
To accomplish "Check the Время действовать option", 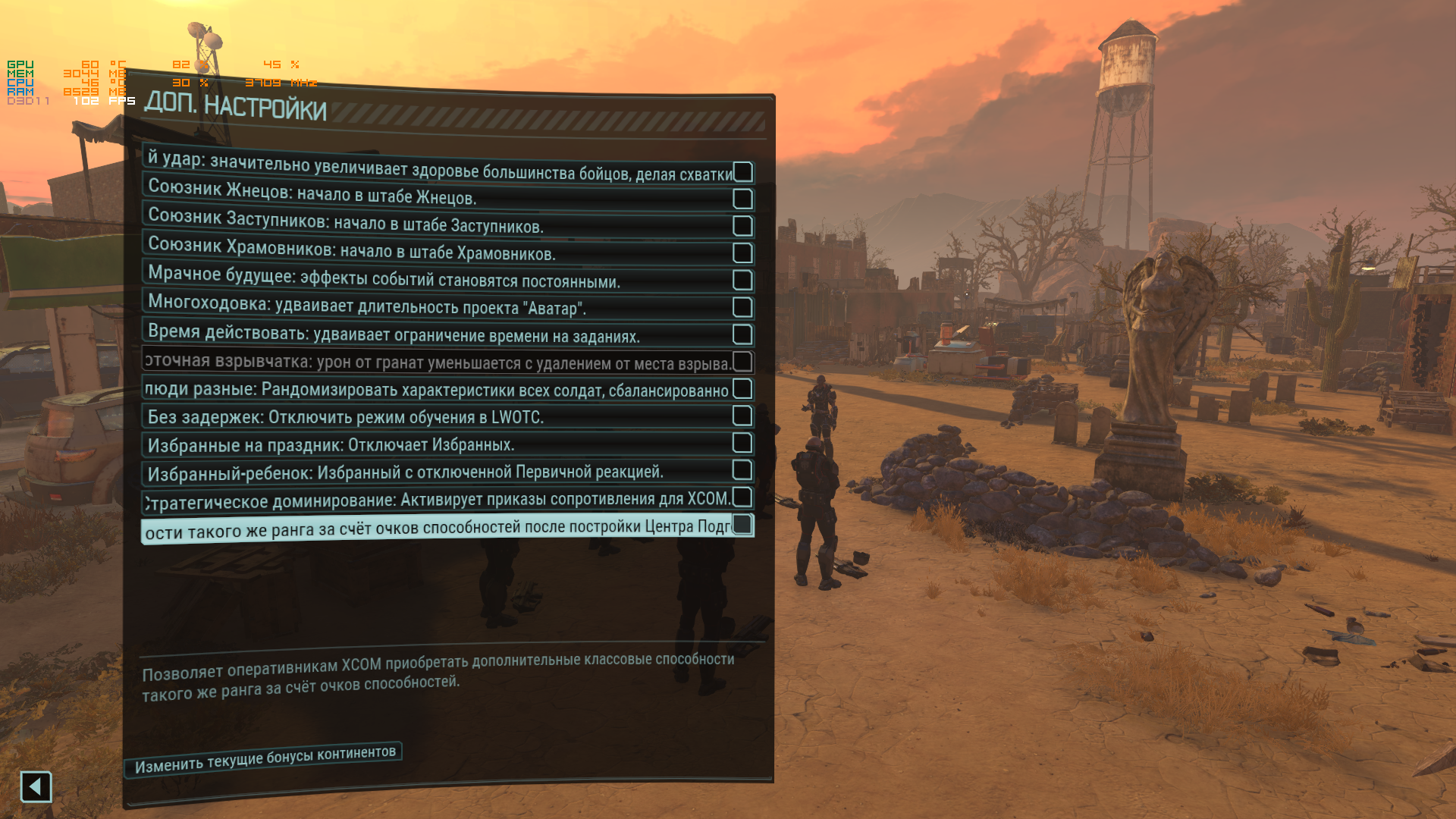I will (742, 334).
